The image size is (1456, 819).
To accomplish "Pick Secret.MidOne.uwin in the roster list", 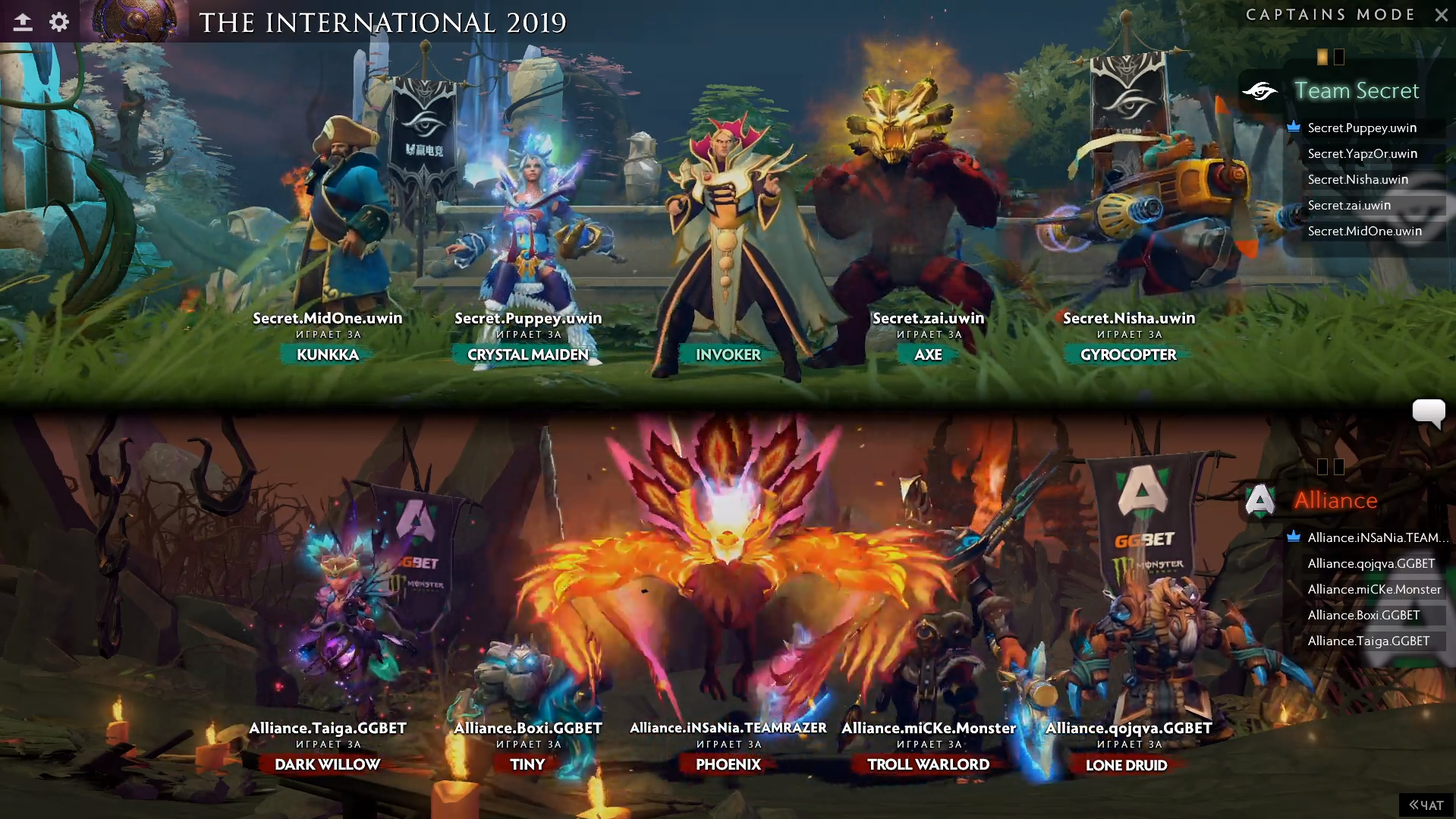I will pyautogui.click(x=1364, y=231).
